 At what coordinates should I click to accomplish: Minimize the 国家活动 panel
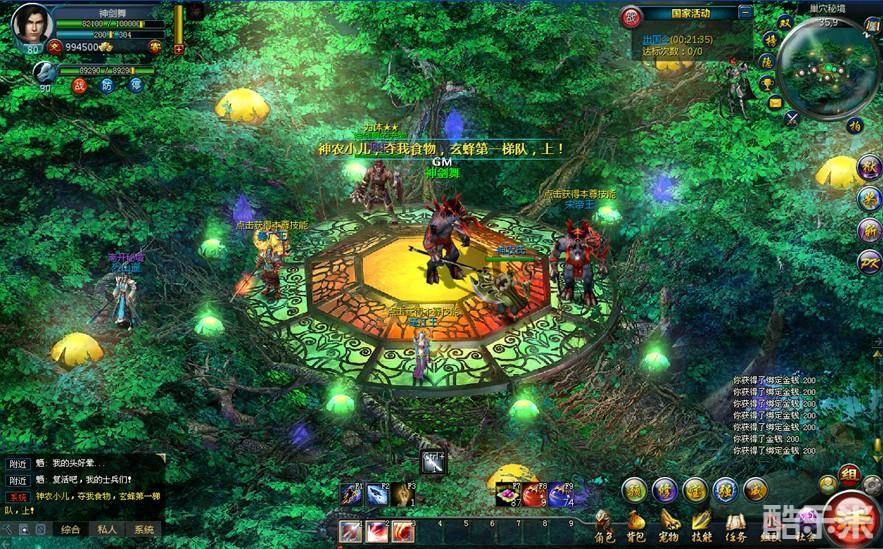(x=746, y=13)
